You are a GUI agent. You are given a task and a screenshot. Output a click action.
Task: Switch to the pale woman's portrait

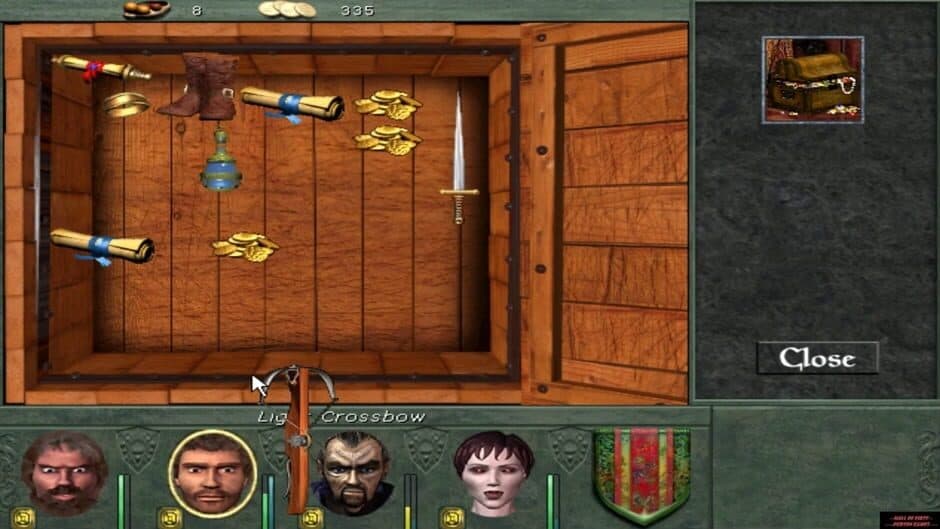coord(494,471)
